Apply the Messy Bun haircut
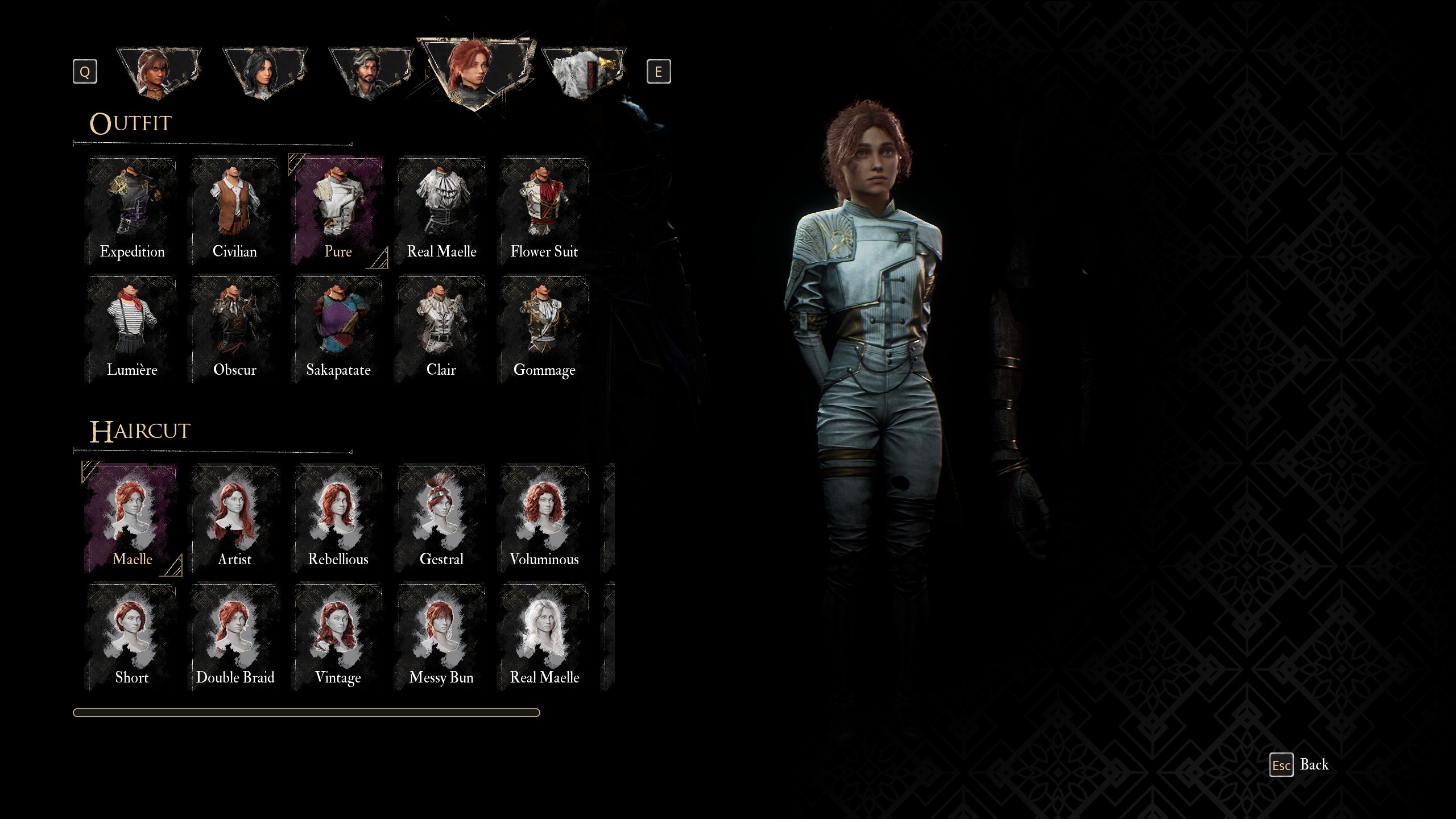 441,636
